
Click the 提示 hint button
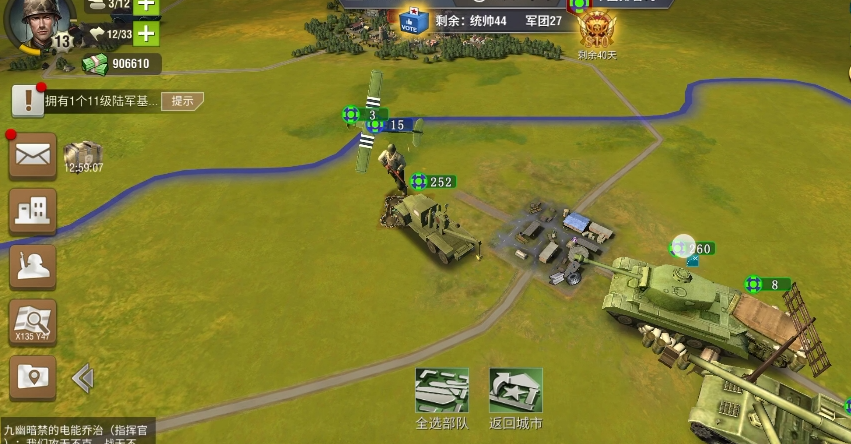182,101
